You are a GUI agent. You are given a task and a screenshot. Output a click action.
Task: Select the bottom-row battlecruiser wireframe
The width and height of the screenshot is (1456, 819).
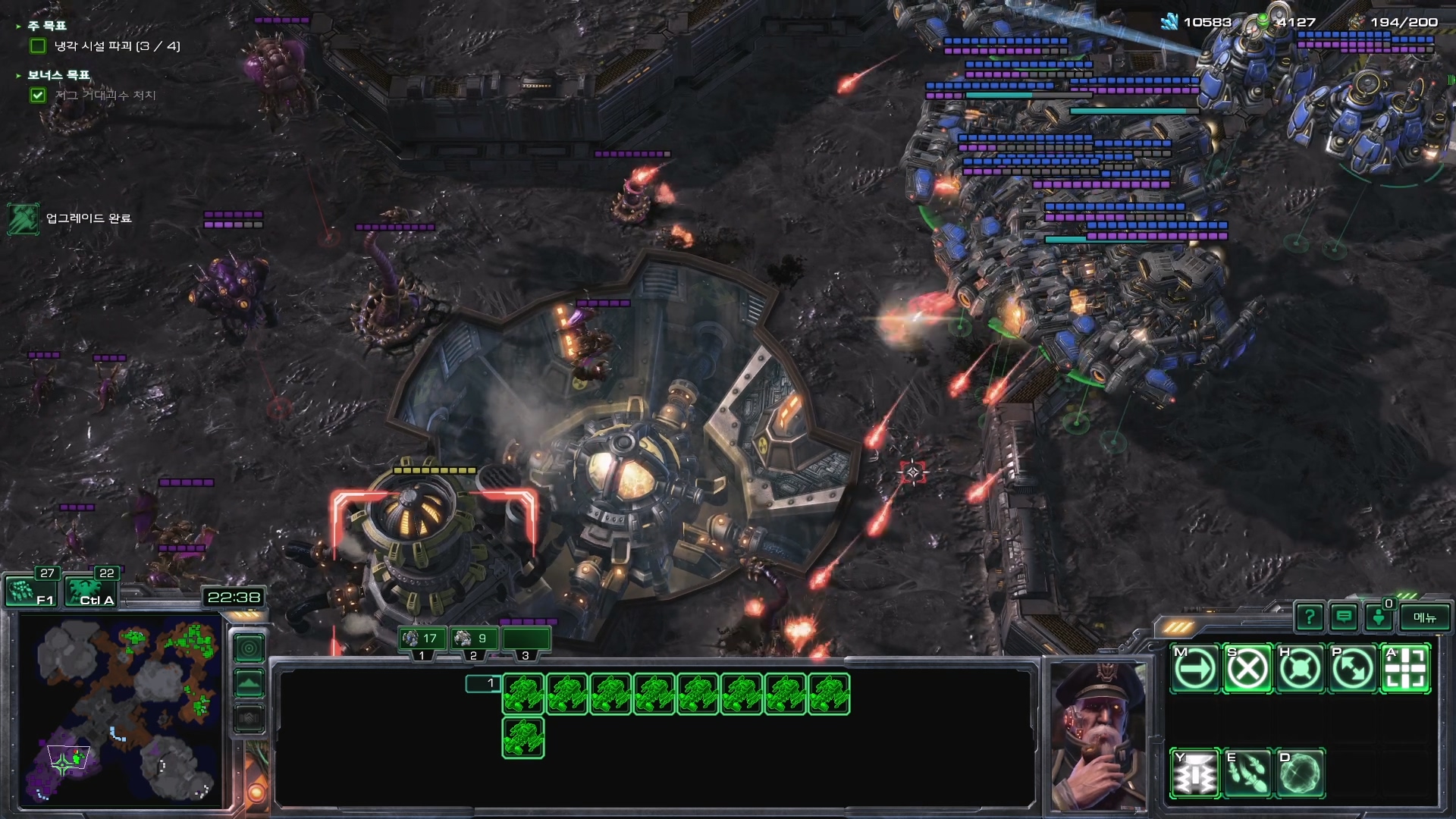[523, 738]
